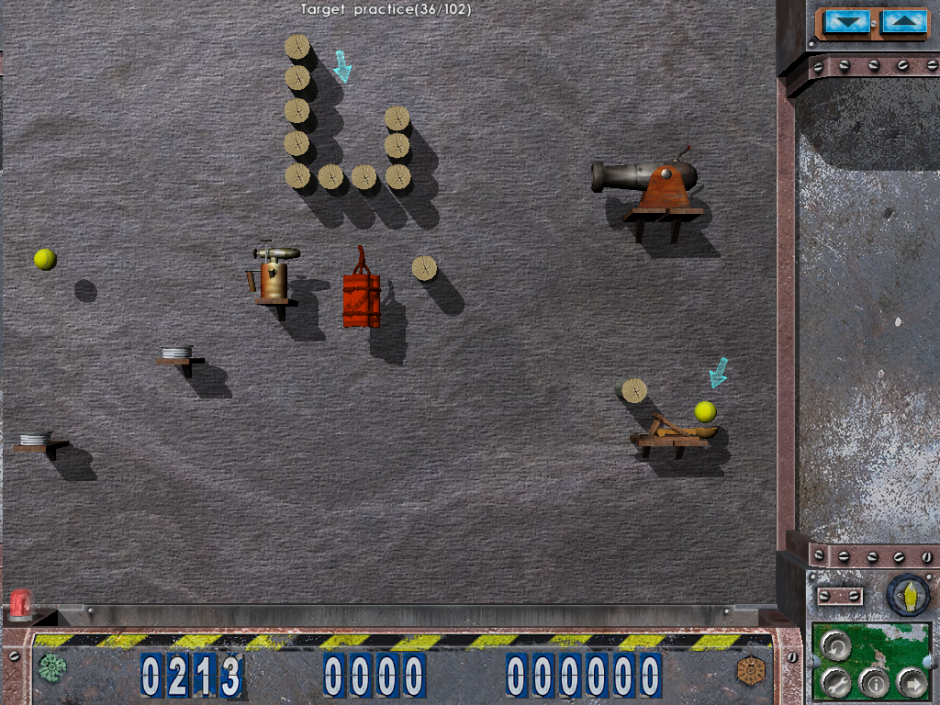Click the right-arrow next button

click(911, 682)
